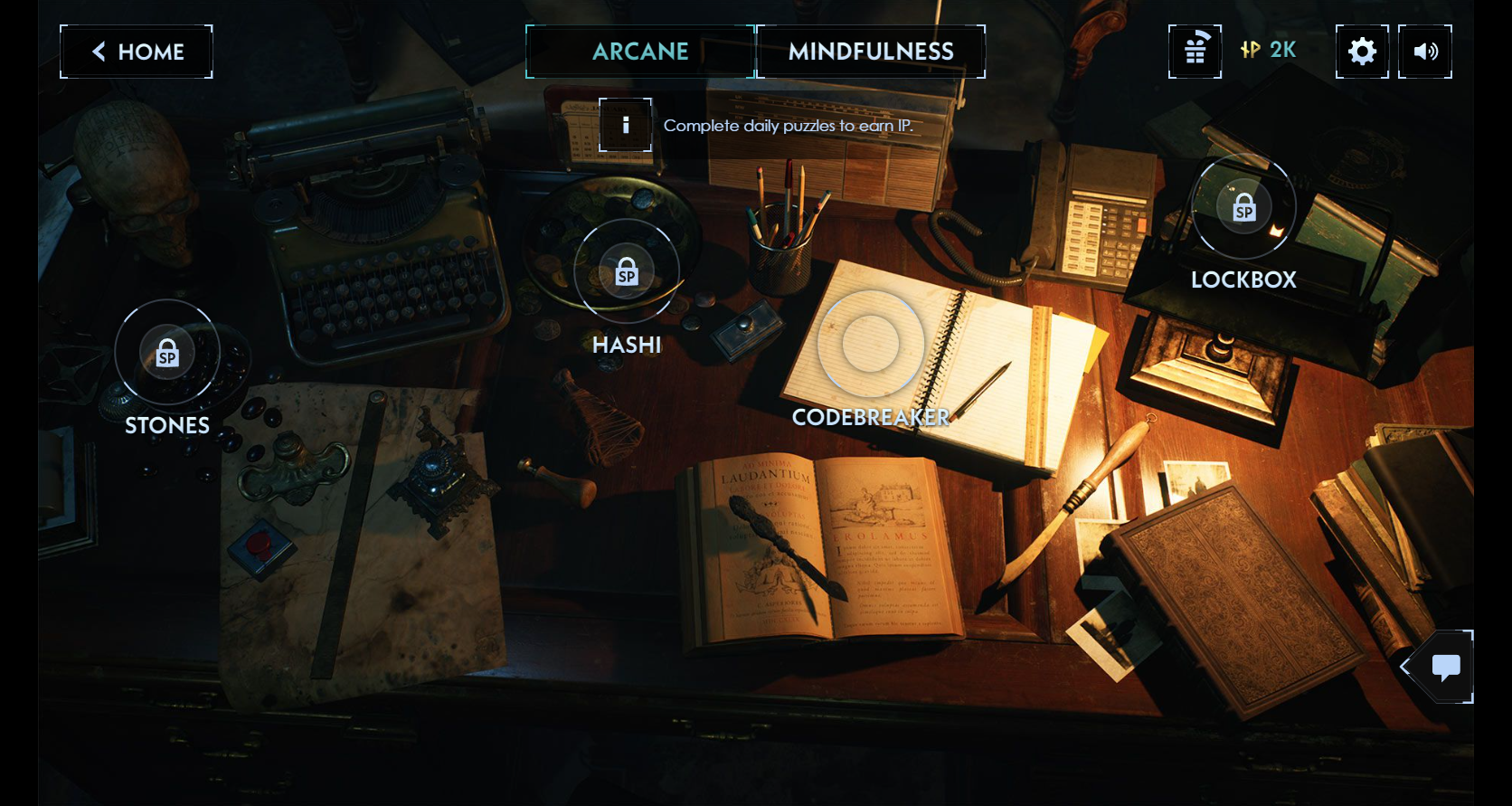Open the settings gear menu

tap(1362, 52)
